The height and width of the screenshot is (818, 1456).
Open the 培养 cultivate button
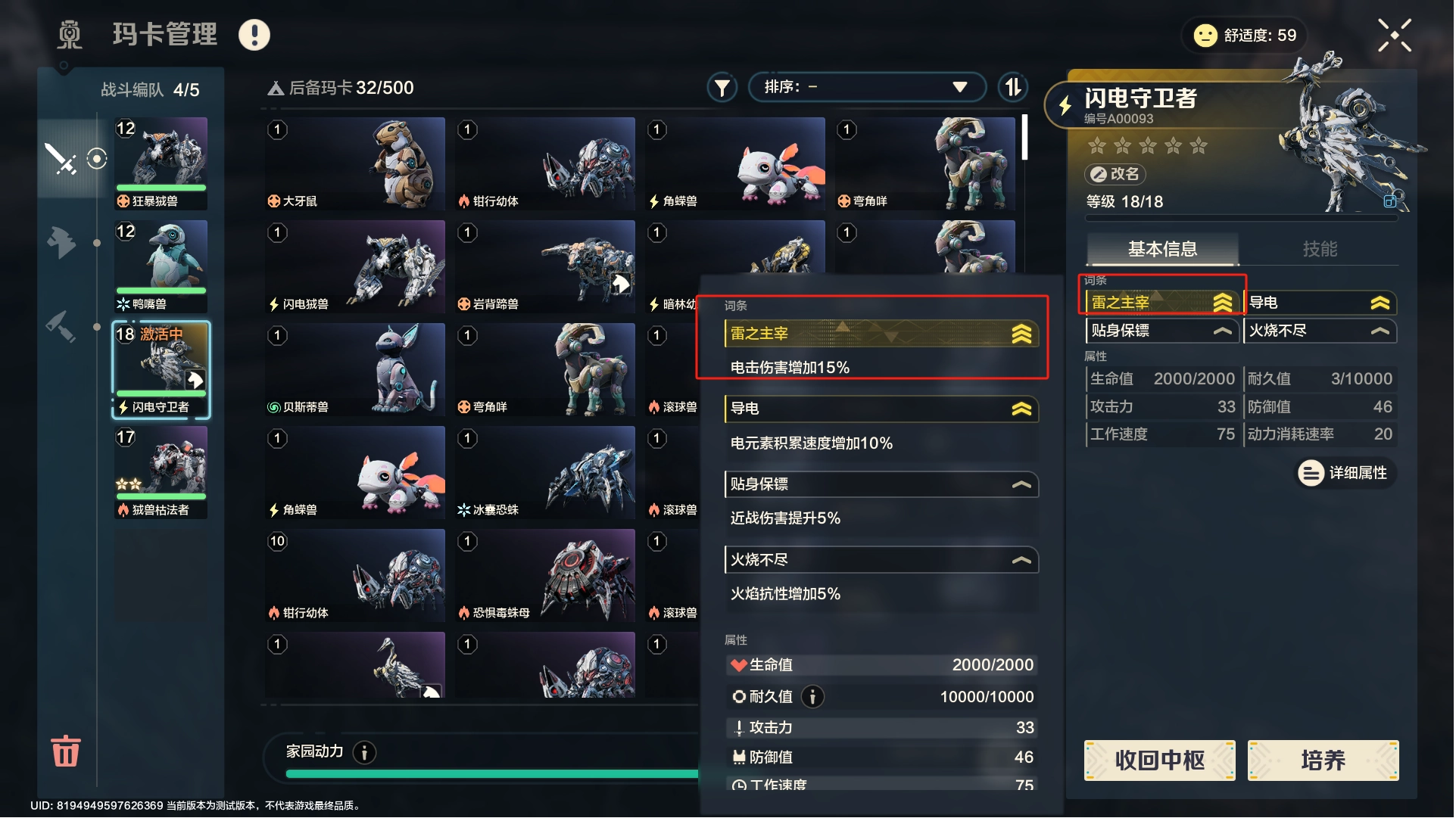coord(1323,760)
